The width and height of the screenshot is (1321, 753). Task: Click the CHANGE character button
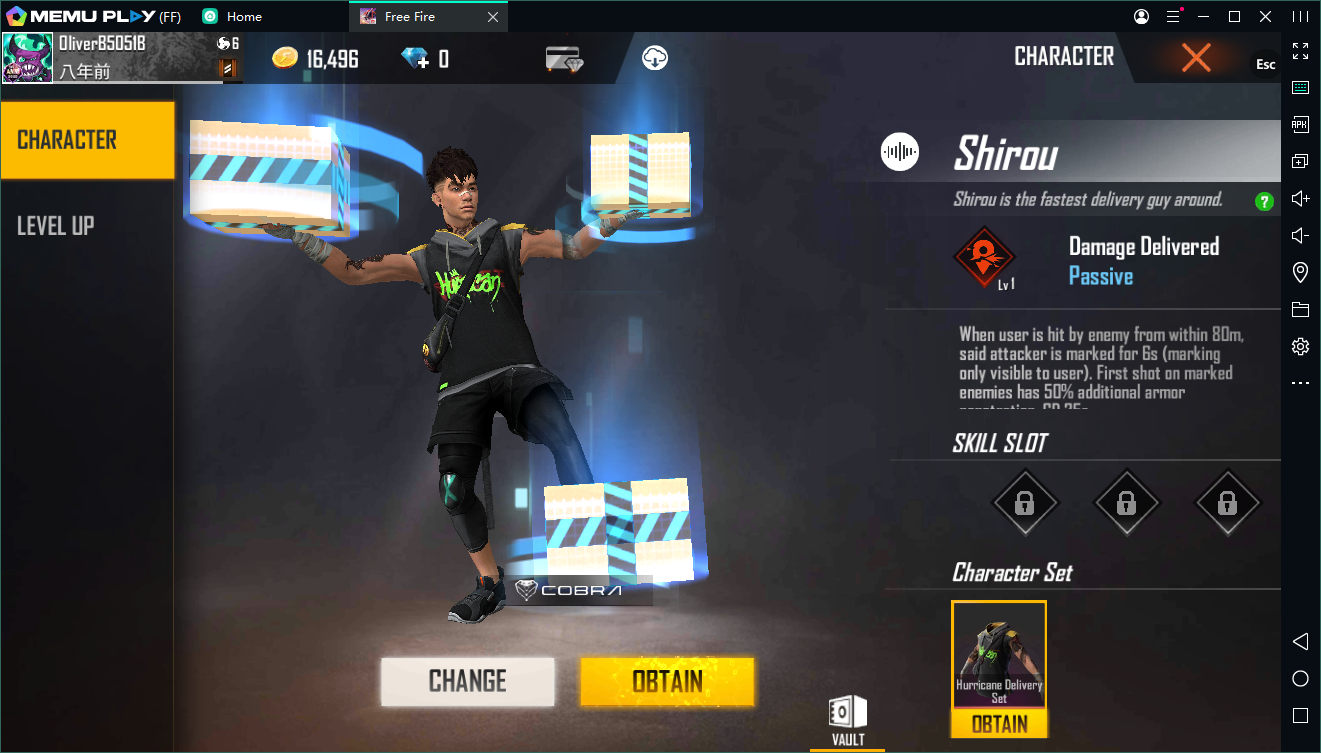tap(467, 681)
